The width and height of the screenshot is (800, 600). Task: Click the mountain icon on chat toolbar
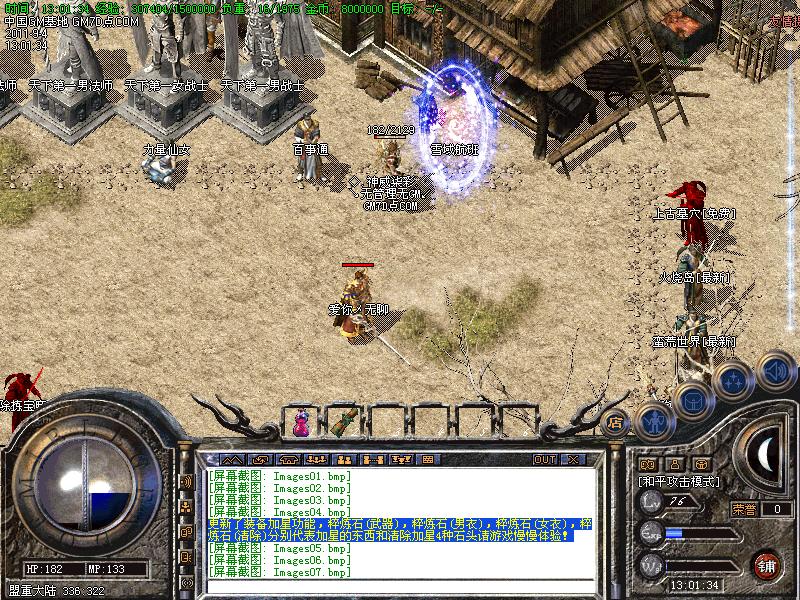coord(232,459)
